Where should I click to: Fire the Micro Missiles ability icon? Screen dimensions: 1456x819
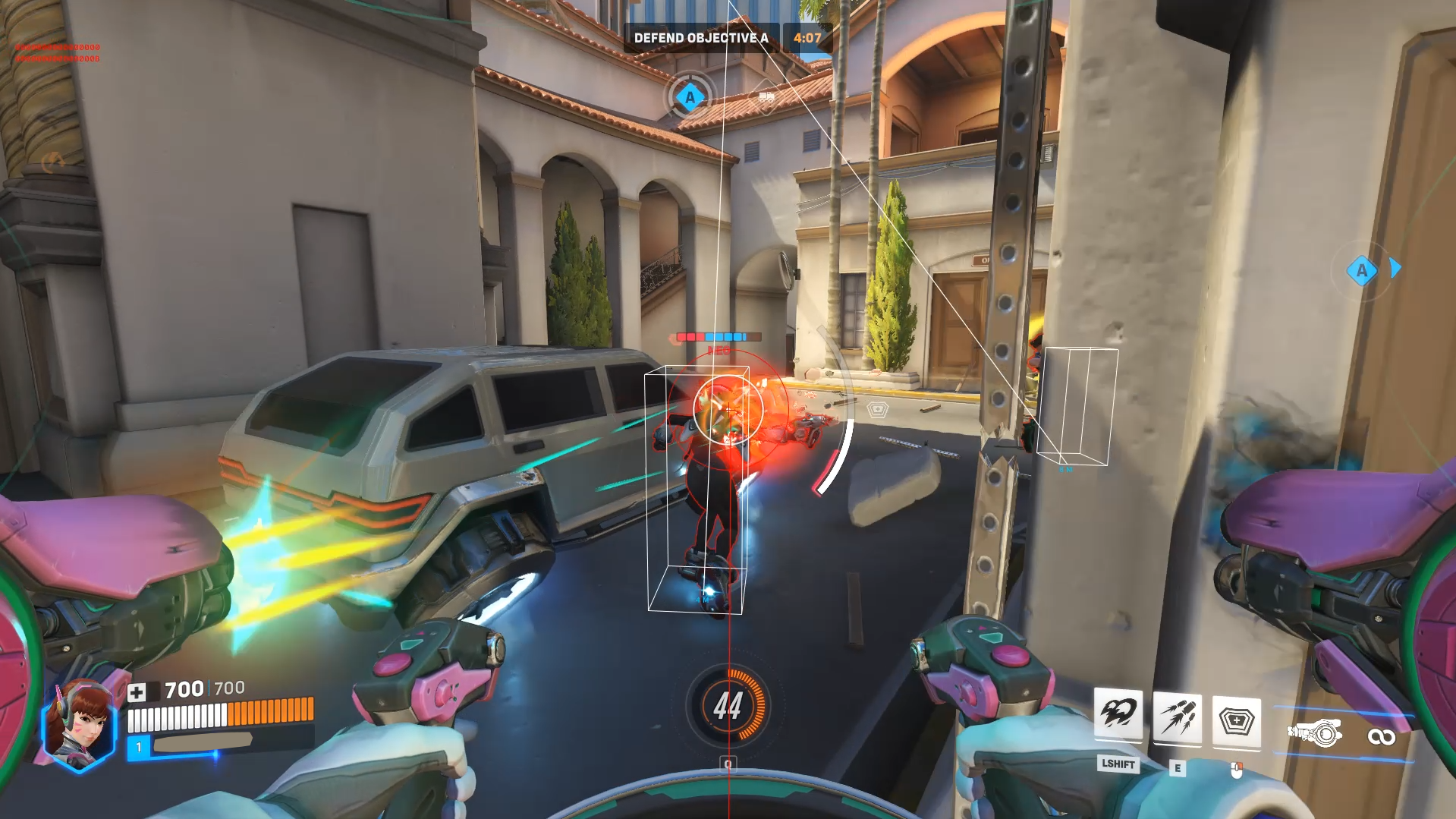point(1177,718)
